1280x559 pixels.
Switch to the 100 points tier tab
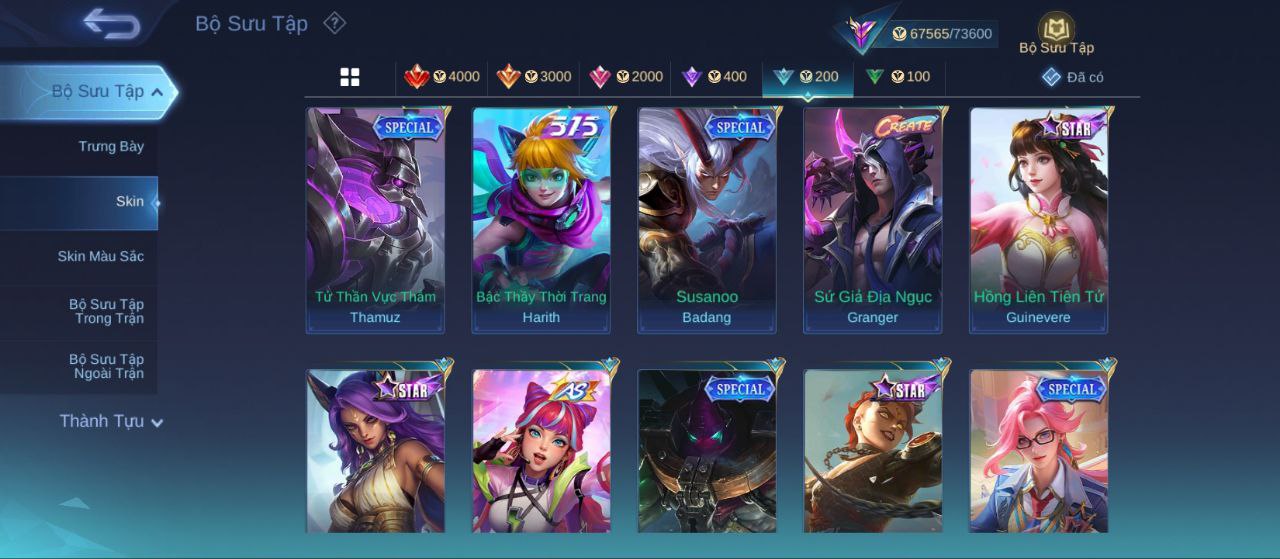pos(898,77)
